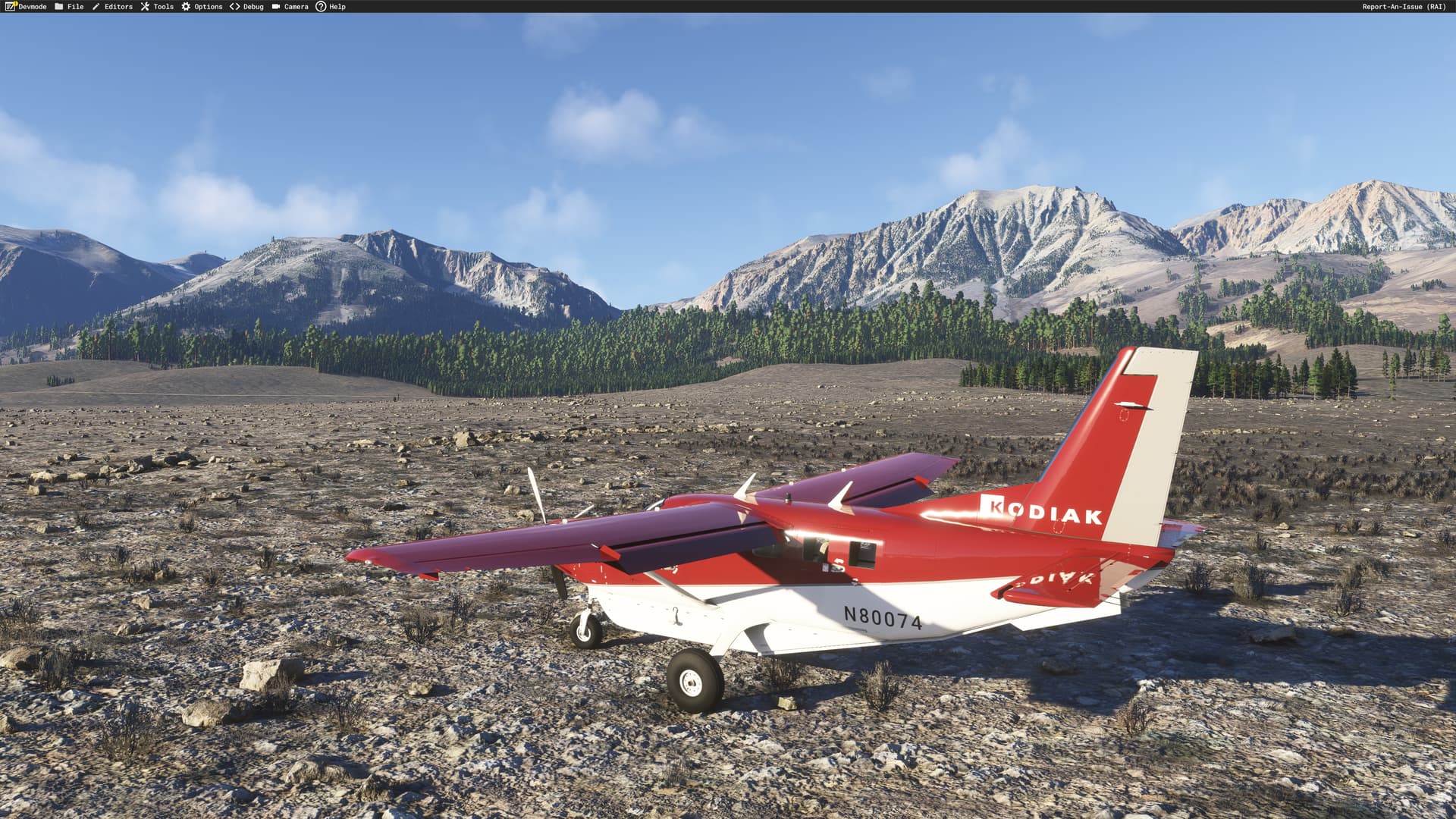The width and height of the screenshot is (1456, 819).
Task: Open the Editors menu
Action: 112,7
